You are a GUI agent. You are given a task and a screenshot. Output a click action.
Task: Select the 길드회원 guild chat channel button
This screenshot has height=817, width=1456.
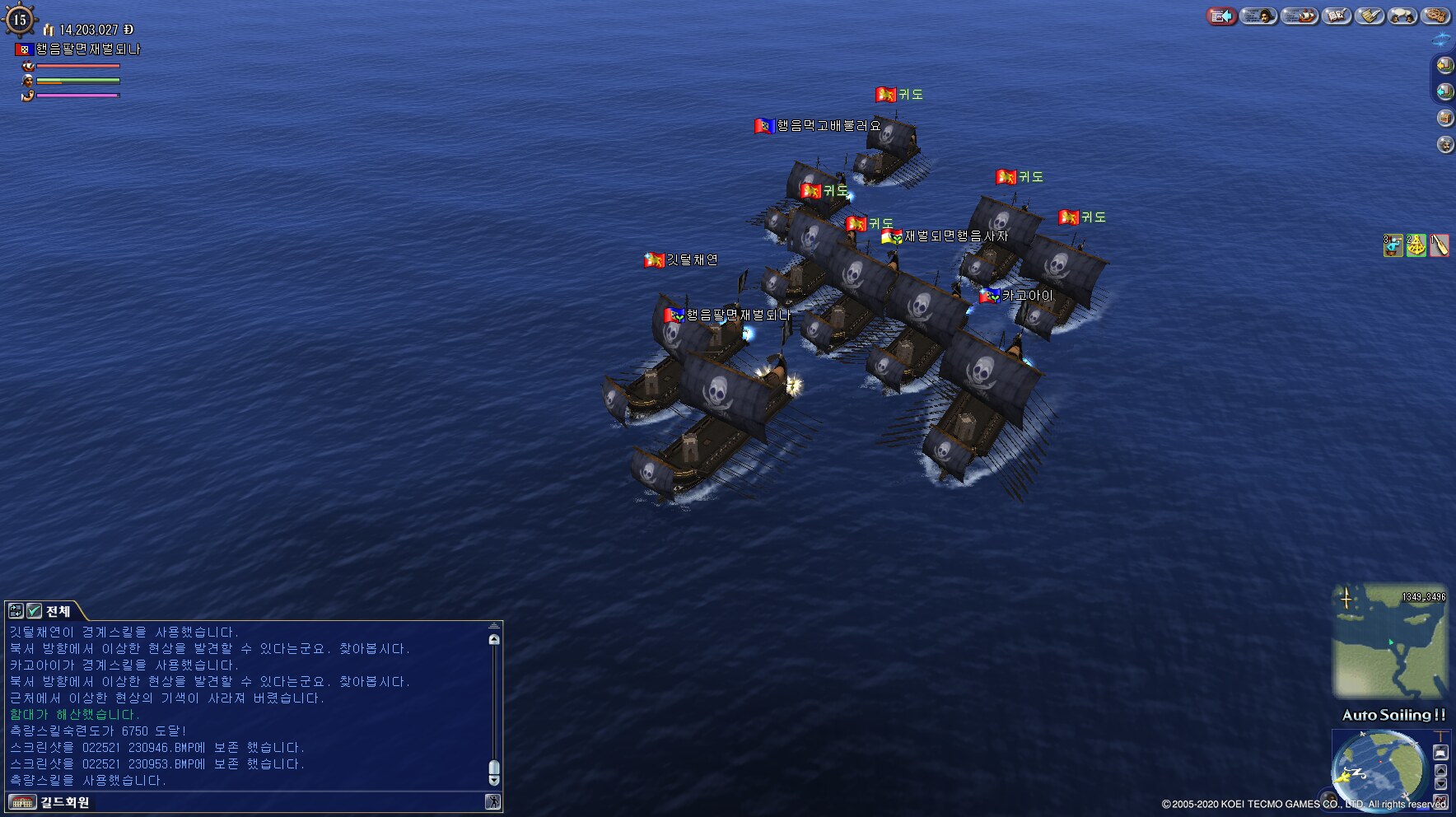49,802
